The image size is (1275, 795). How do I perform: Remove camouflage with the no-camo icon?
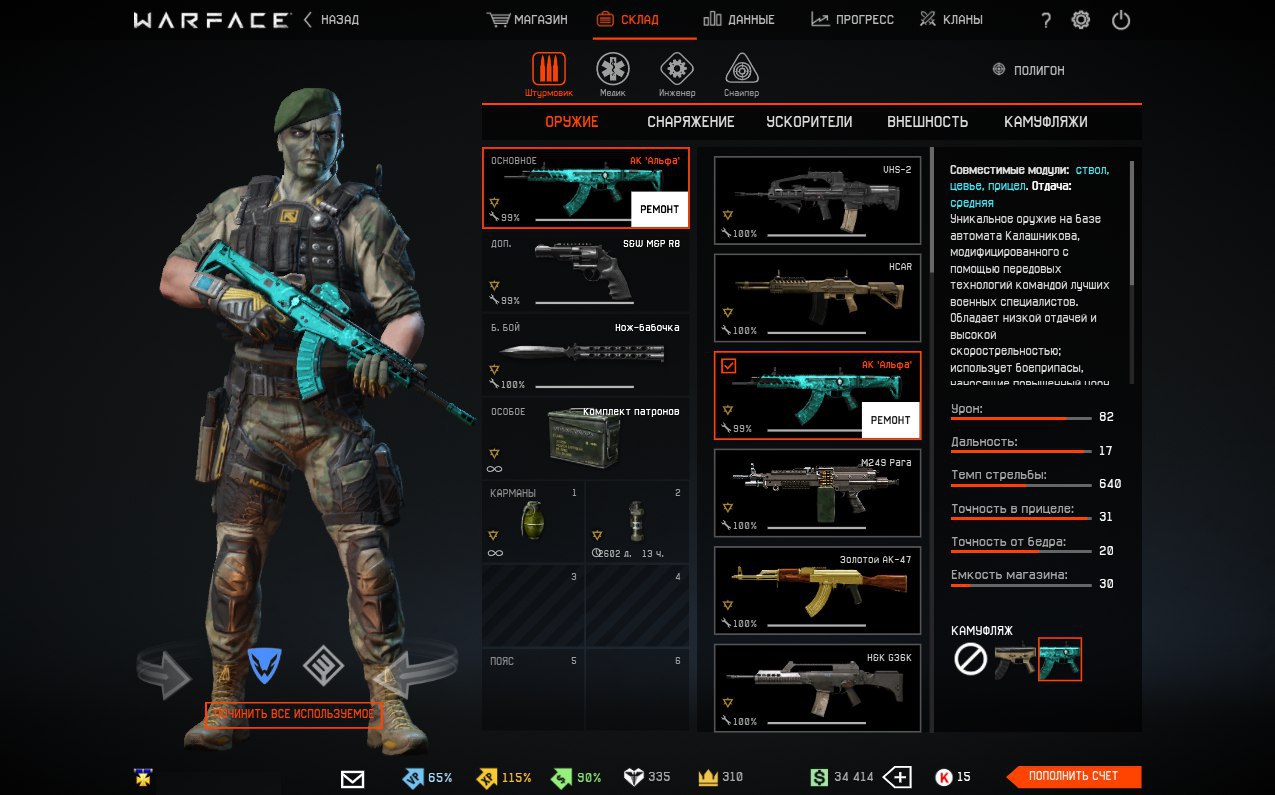tap(970, 659)
